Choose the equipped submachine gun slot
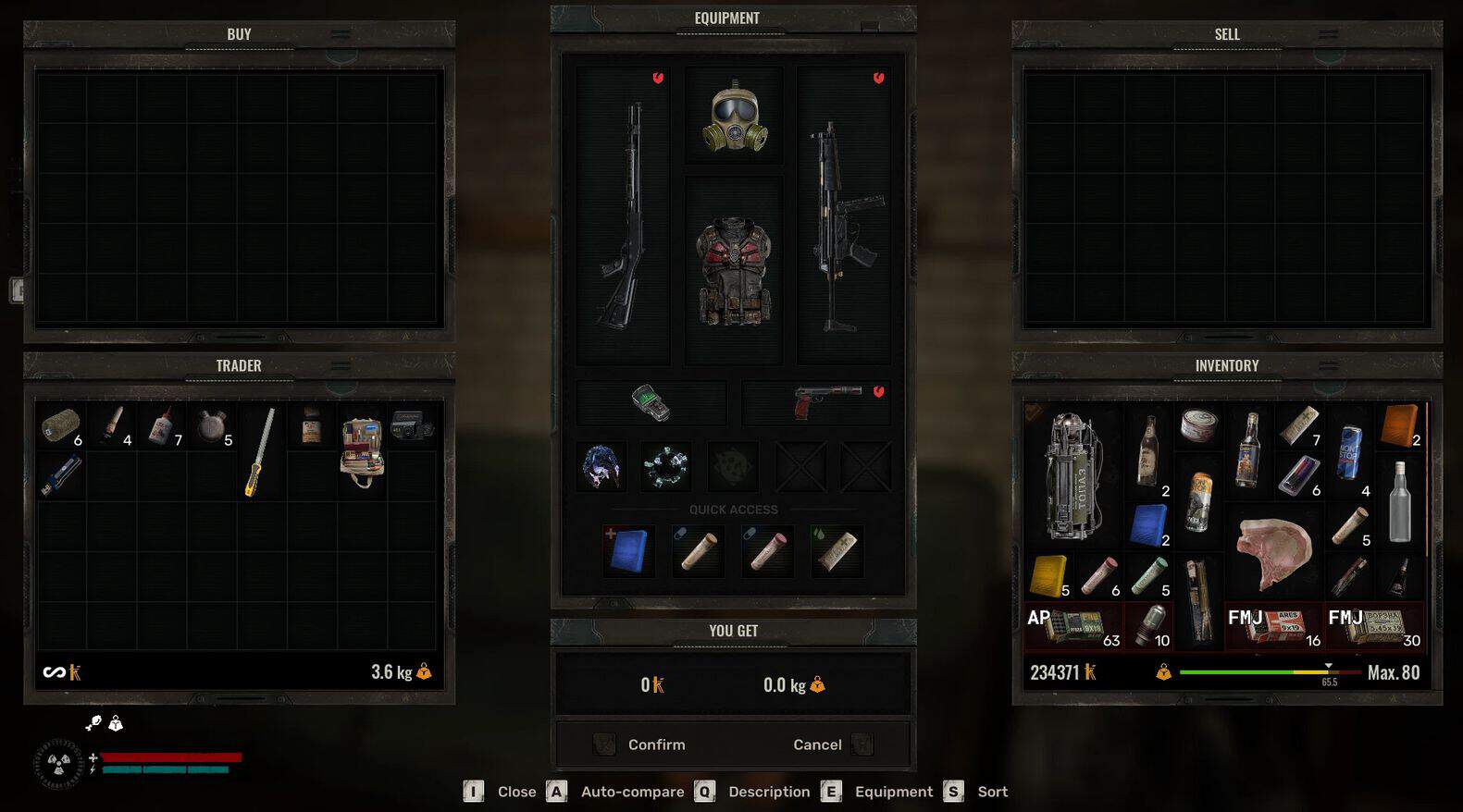 [x=843, y=215]
